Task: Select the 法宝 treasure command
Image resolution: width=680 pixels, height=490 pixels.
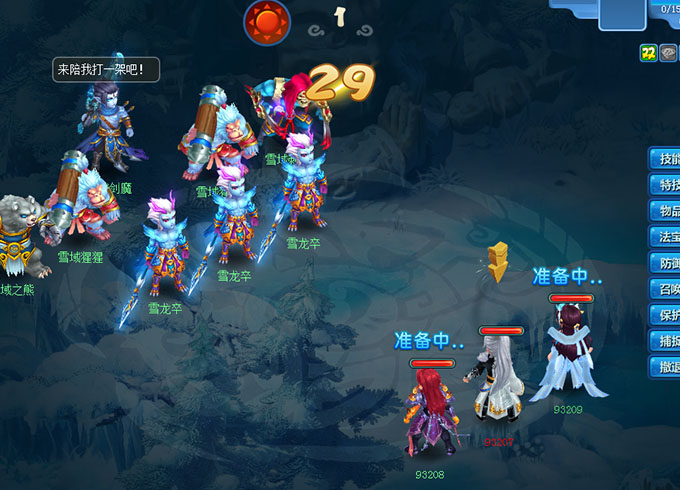Action: point(666,237)
